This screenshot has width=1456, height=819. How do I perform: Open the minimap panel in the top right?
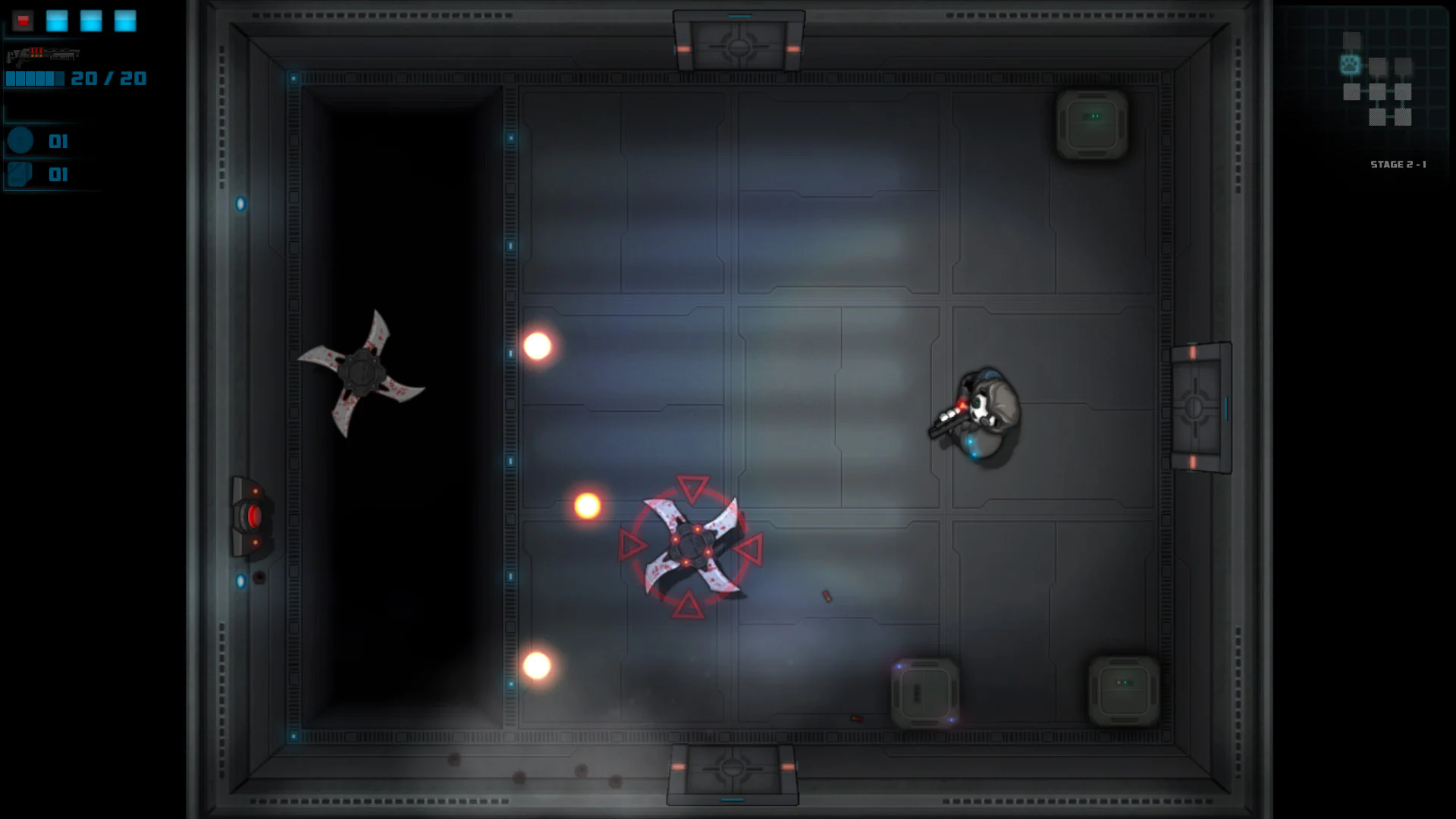click(1365, 83)
